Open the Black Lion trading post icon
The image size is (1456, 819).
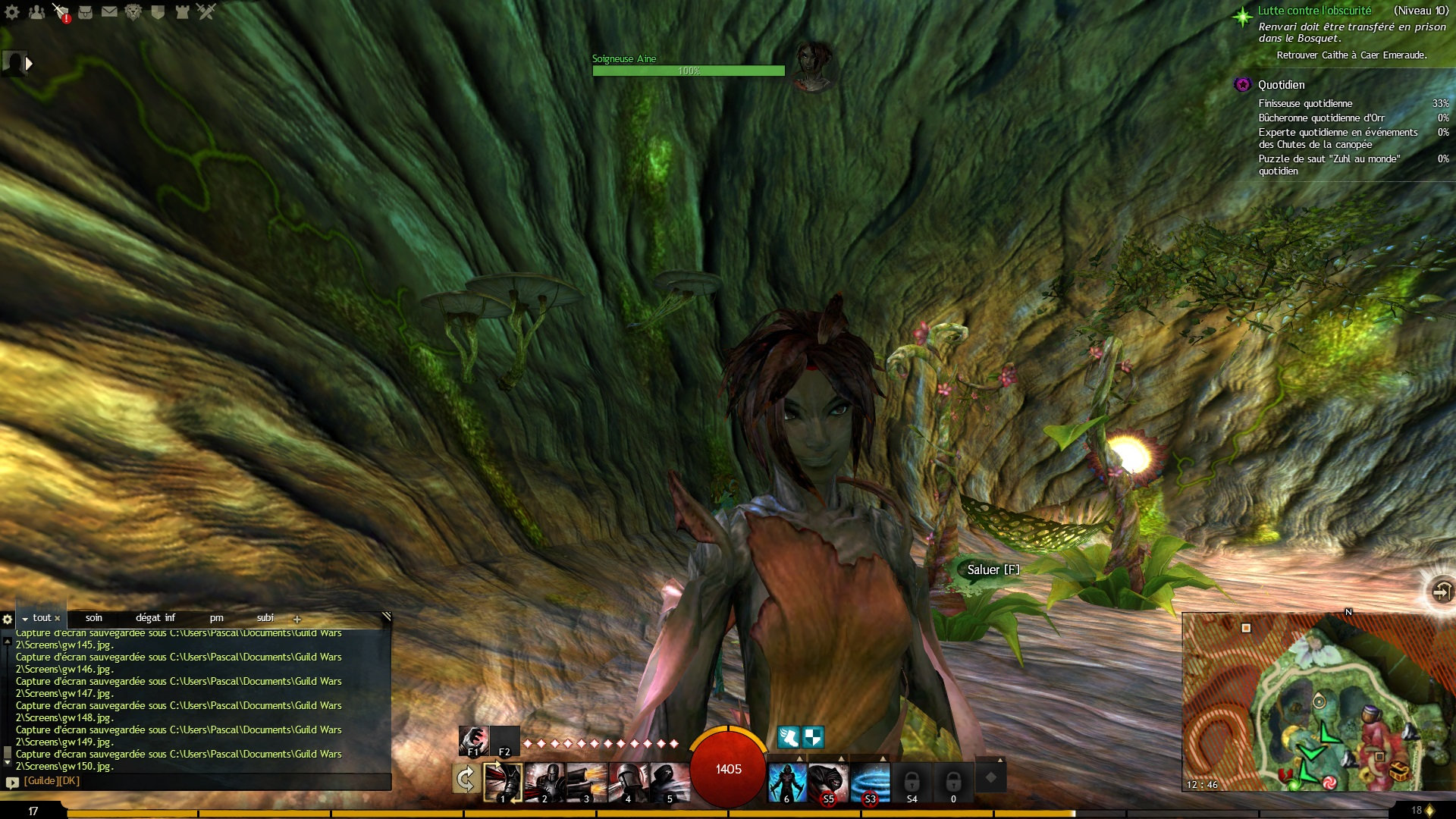133,13
